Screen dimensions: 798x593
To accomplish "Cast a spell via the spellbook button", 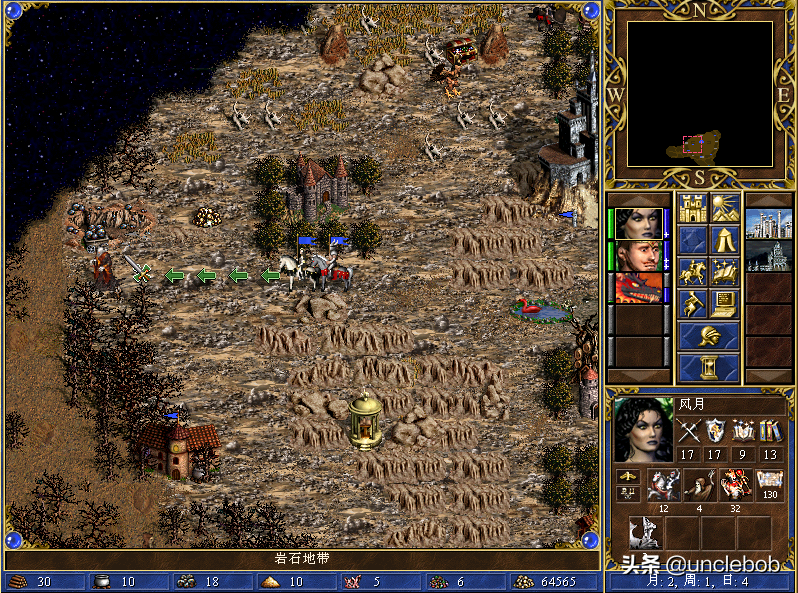I will pos(725,272).
